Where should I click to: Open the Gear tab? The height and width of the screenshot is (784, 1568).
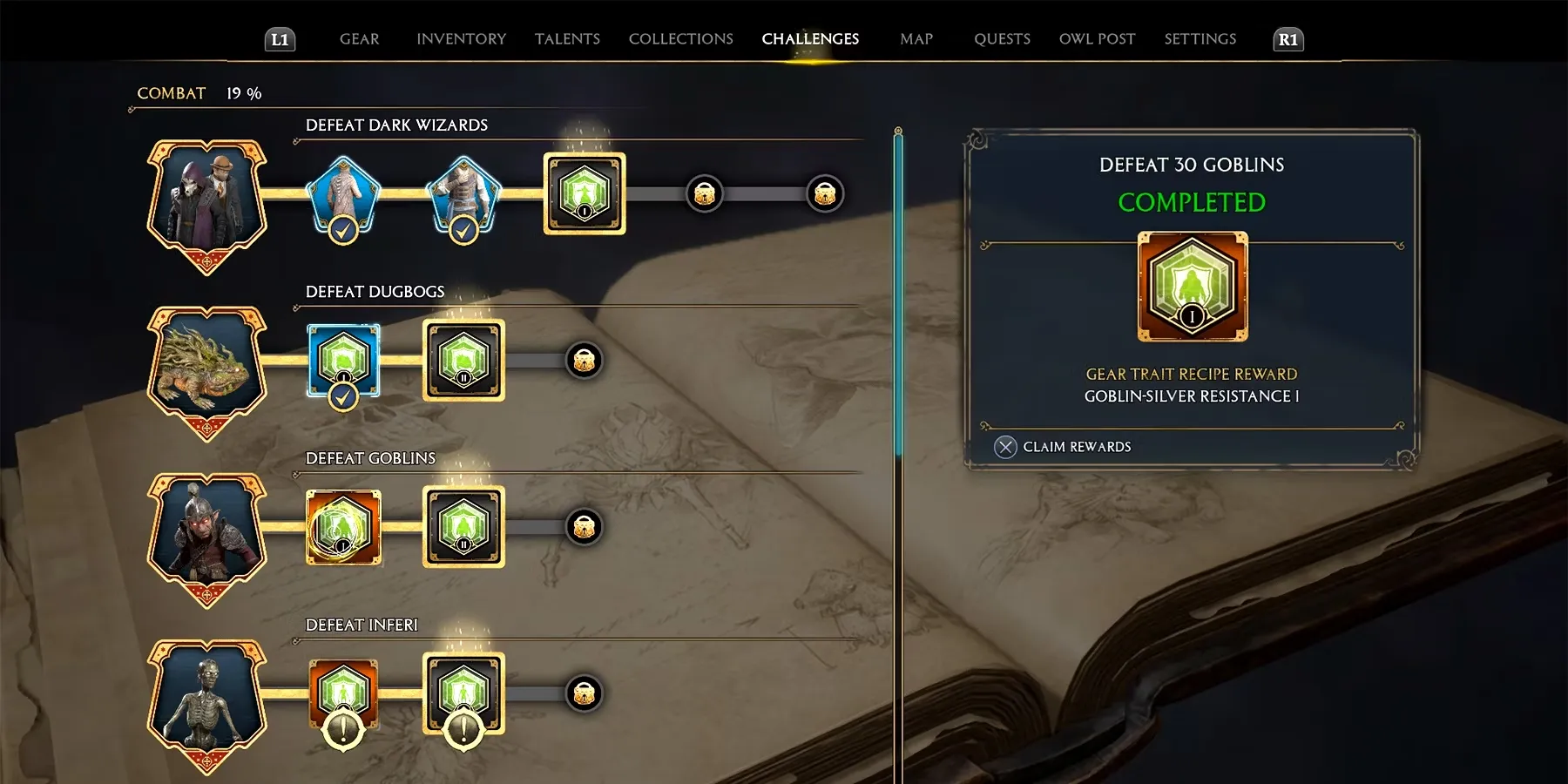click(x=359, y=39)
